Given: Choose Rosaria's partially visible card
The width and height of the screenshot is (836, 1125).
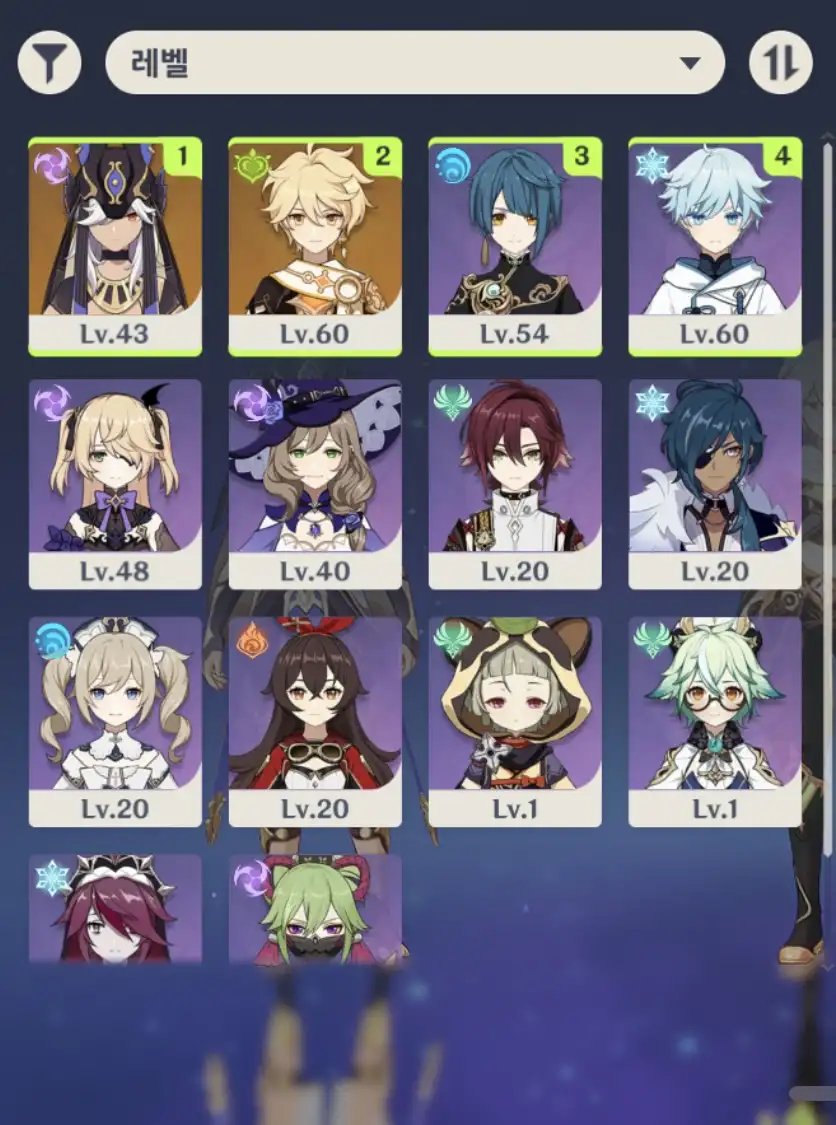Looking at the screenshot, I should (115, 910).
